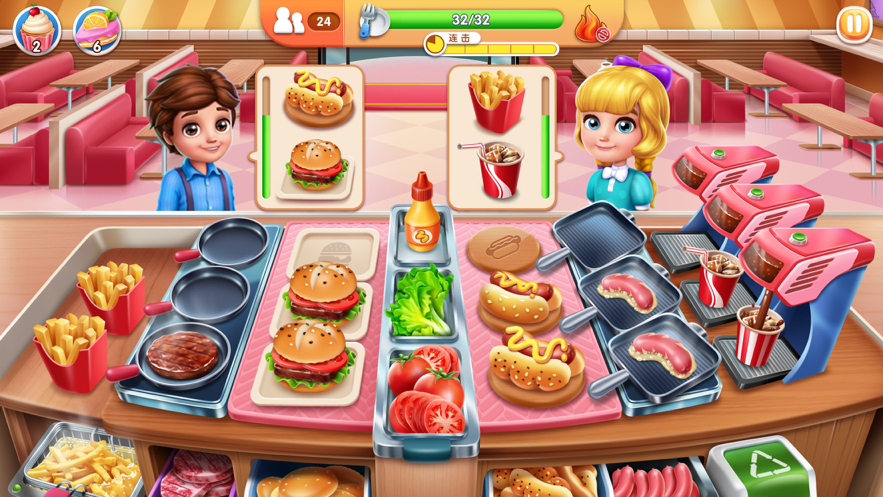Choose the empty hot dog plate

(503, 247)
